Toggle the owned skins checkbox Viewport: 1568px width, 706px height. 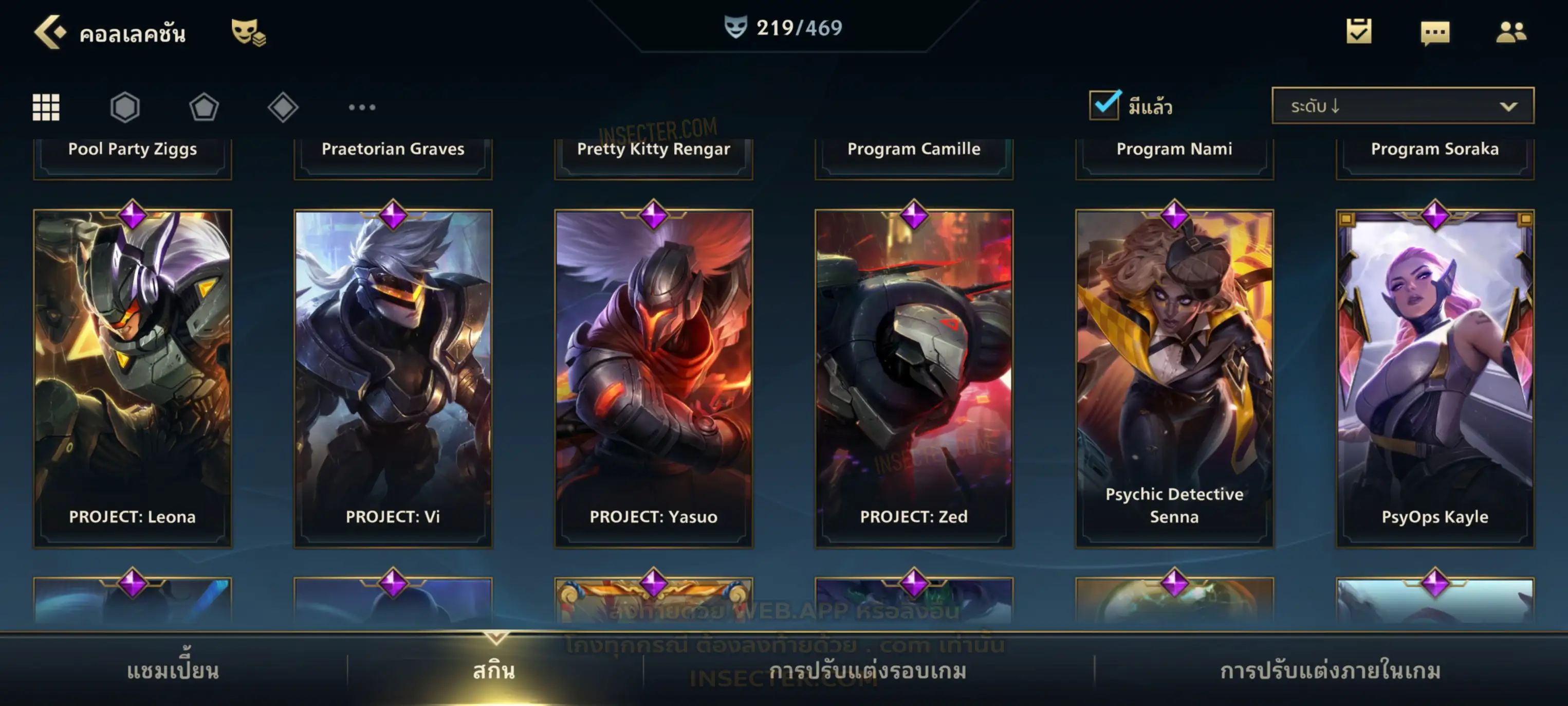point(1104,105)
